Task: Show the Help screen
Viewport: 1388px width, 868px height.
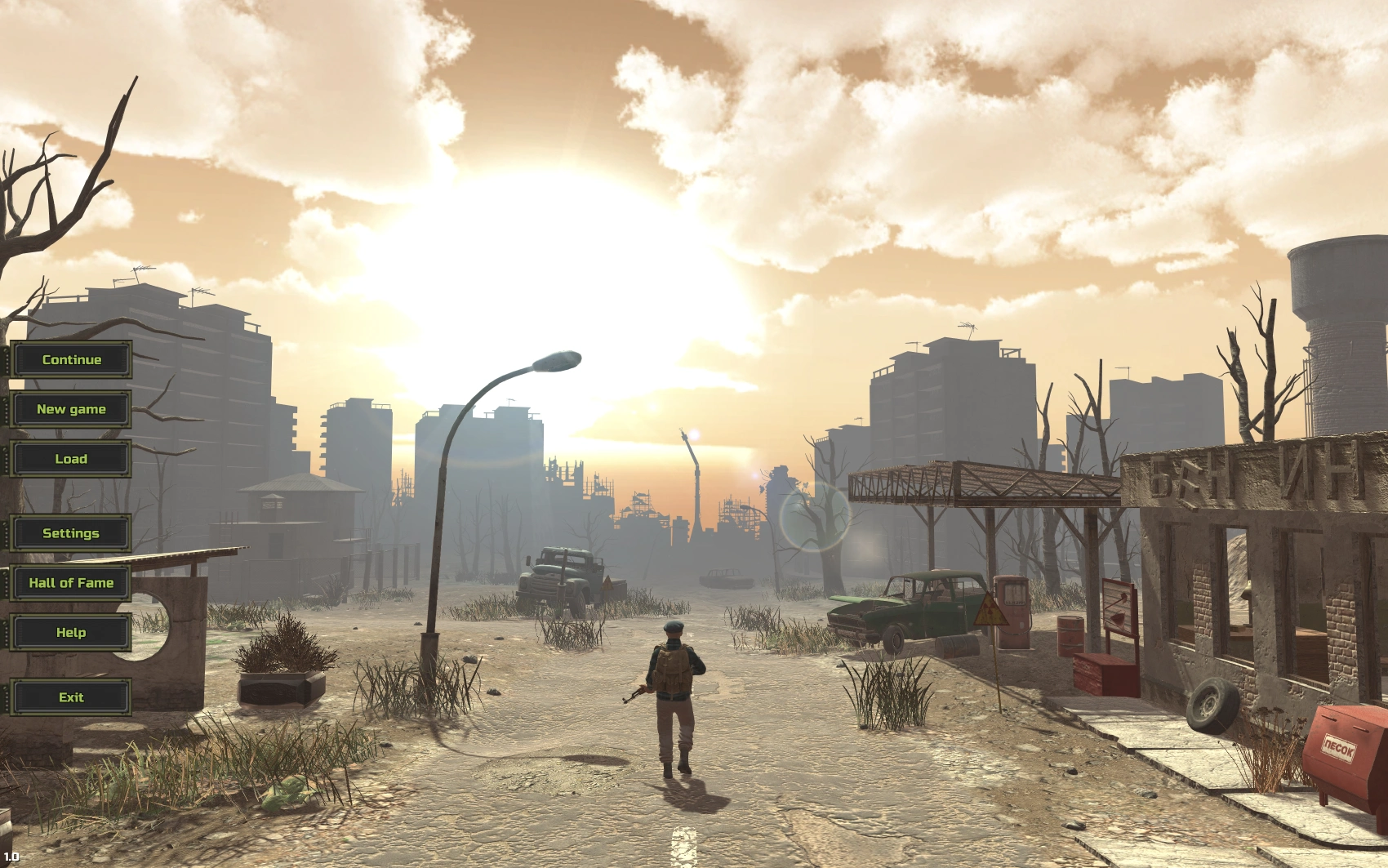Action: (x=71, y=632)
